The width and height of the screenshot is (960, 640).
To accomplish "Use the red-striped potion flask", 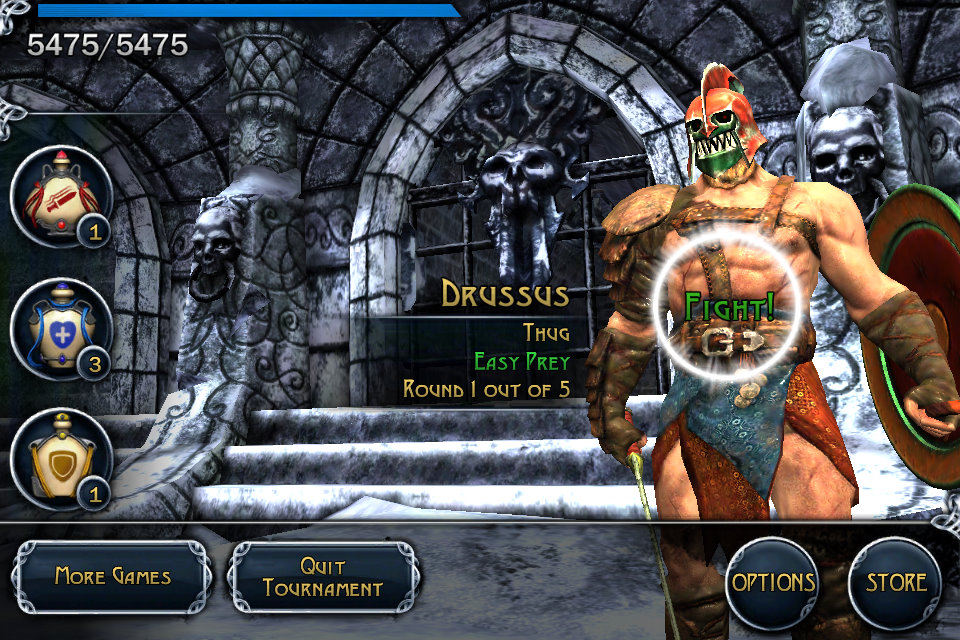I will [60, 195].
